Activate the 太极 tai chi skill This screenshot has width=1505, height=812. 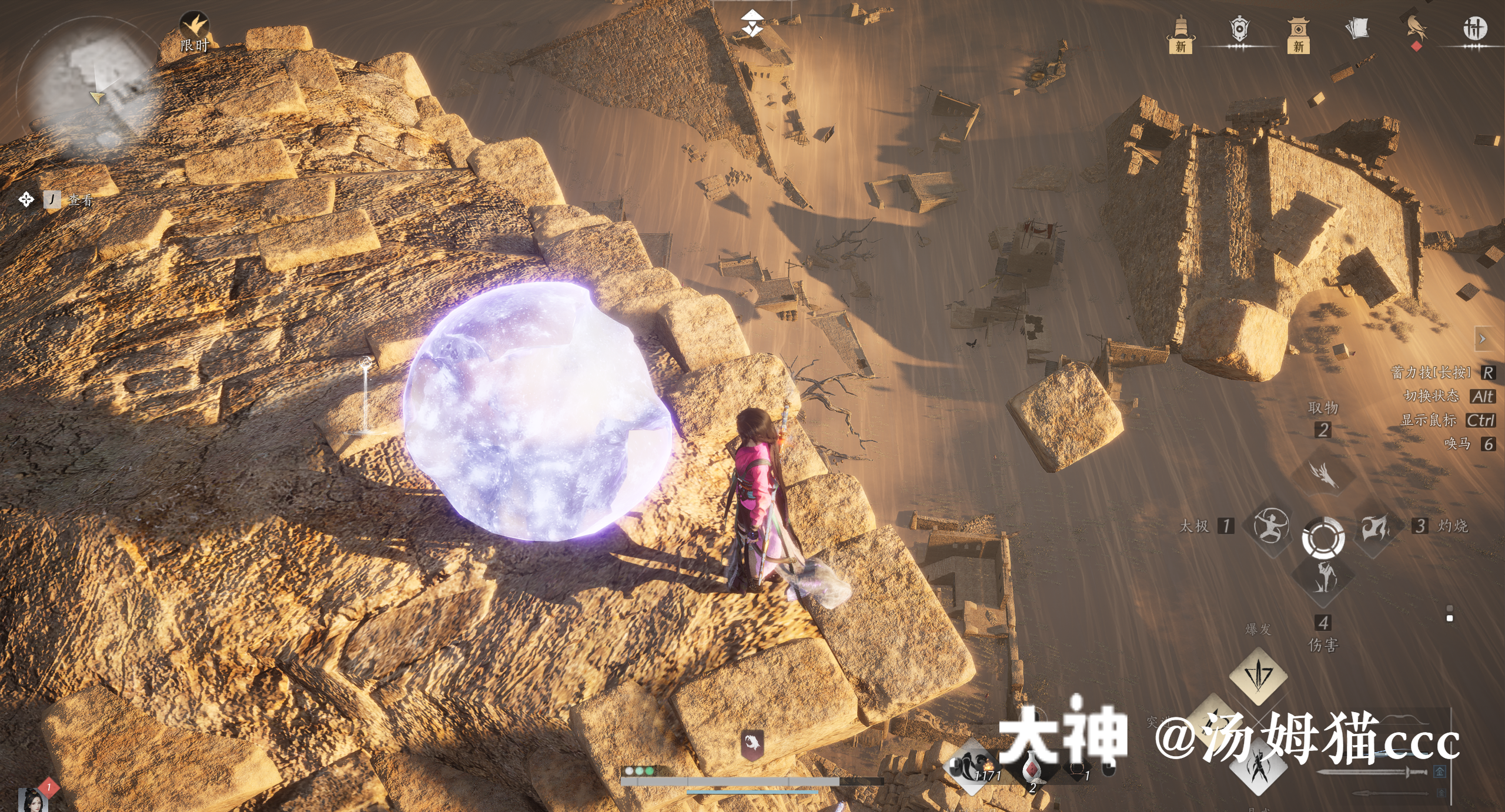click(x=1270, y=526)
